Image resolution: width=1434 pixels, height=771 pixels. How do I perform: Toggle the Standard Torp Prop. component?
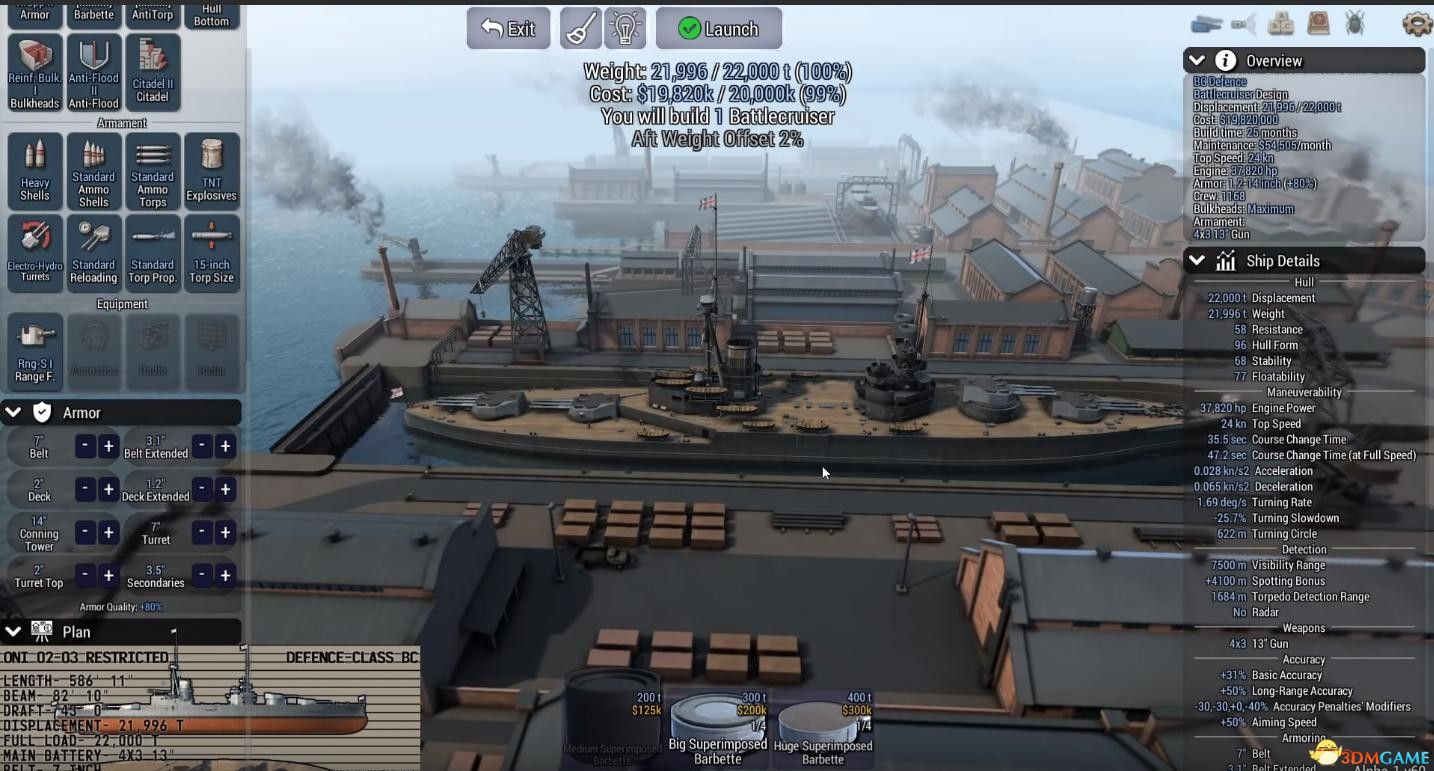point(152,252)
